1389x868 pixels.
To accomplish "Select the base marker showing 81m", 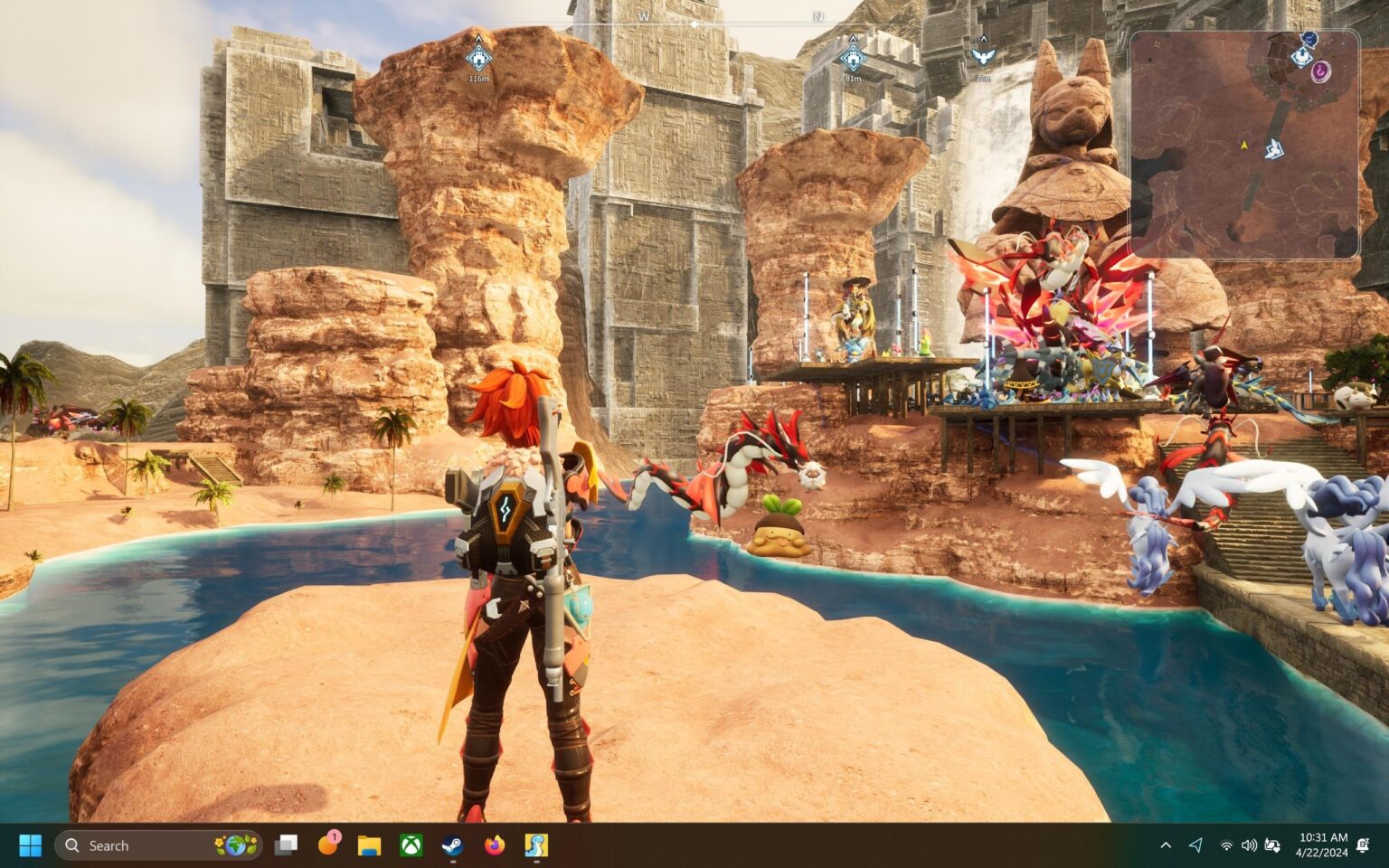I will click(x=852, y=58).
